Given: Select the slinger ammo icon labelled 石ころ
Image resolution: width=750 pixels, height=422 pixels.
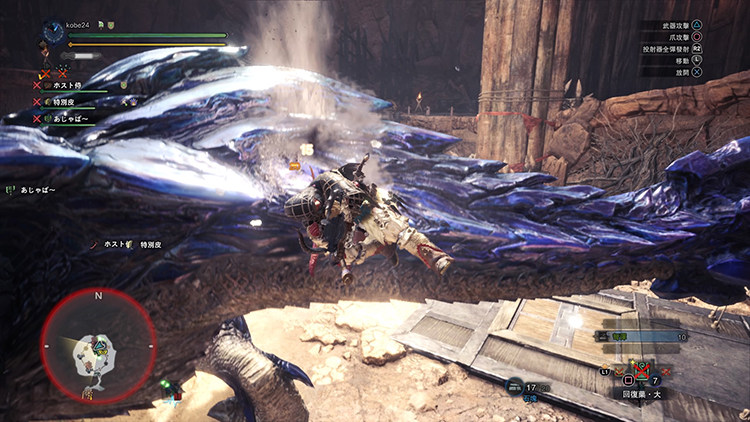Looking at the screenshot, I should pyautogui.click(x=514, y=385).
